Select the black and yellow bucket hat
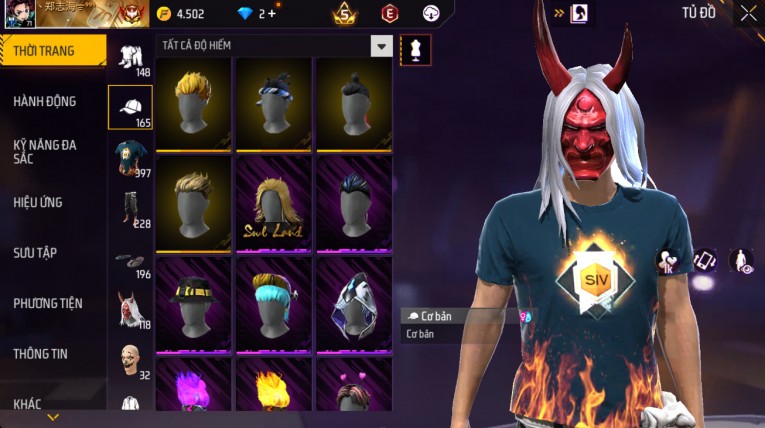Screen dimensions: 765x428 pyautogui.click(x=193, y=302)
